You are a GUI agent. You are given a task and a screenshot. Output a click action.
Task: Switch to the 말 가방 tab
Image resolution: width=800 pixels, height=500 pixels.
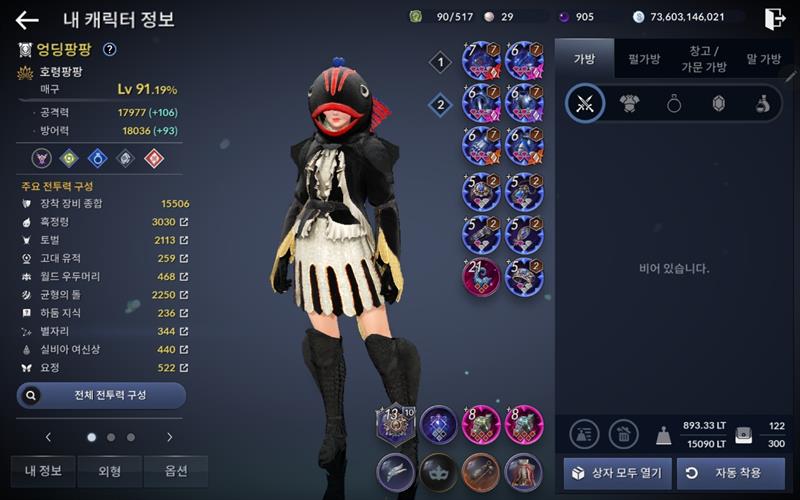pos(764,59)
